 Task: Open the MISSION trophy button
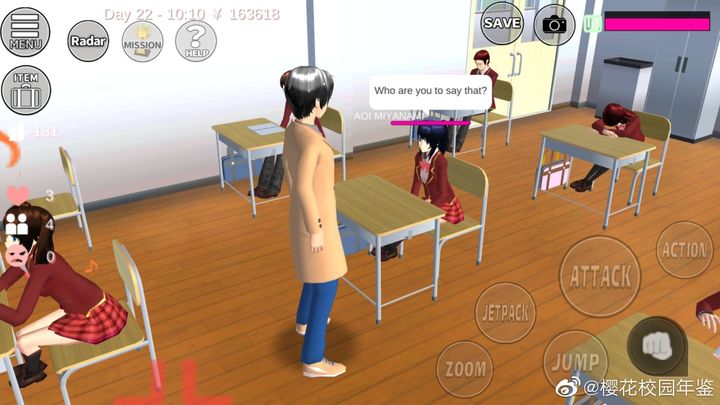pos(142,41)
